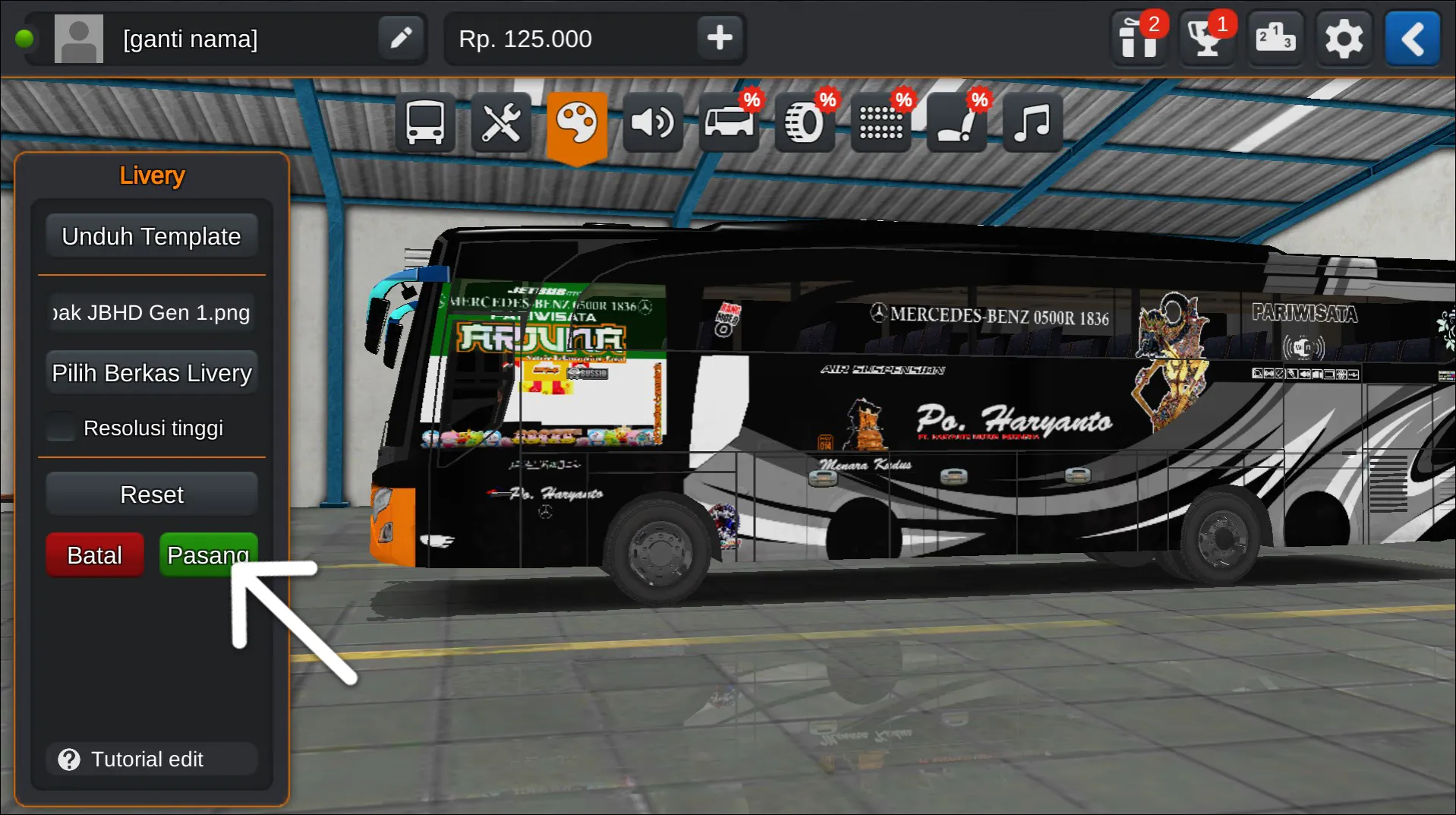1456x815 pixels.
Task: Click Unduh Template to download template
Action: point(151,235)
